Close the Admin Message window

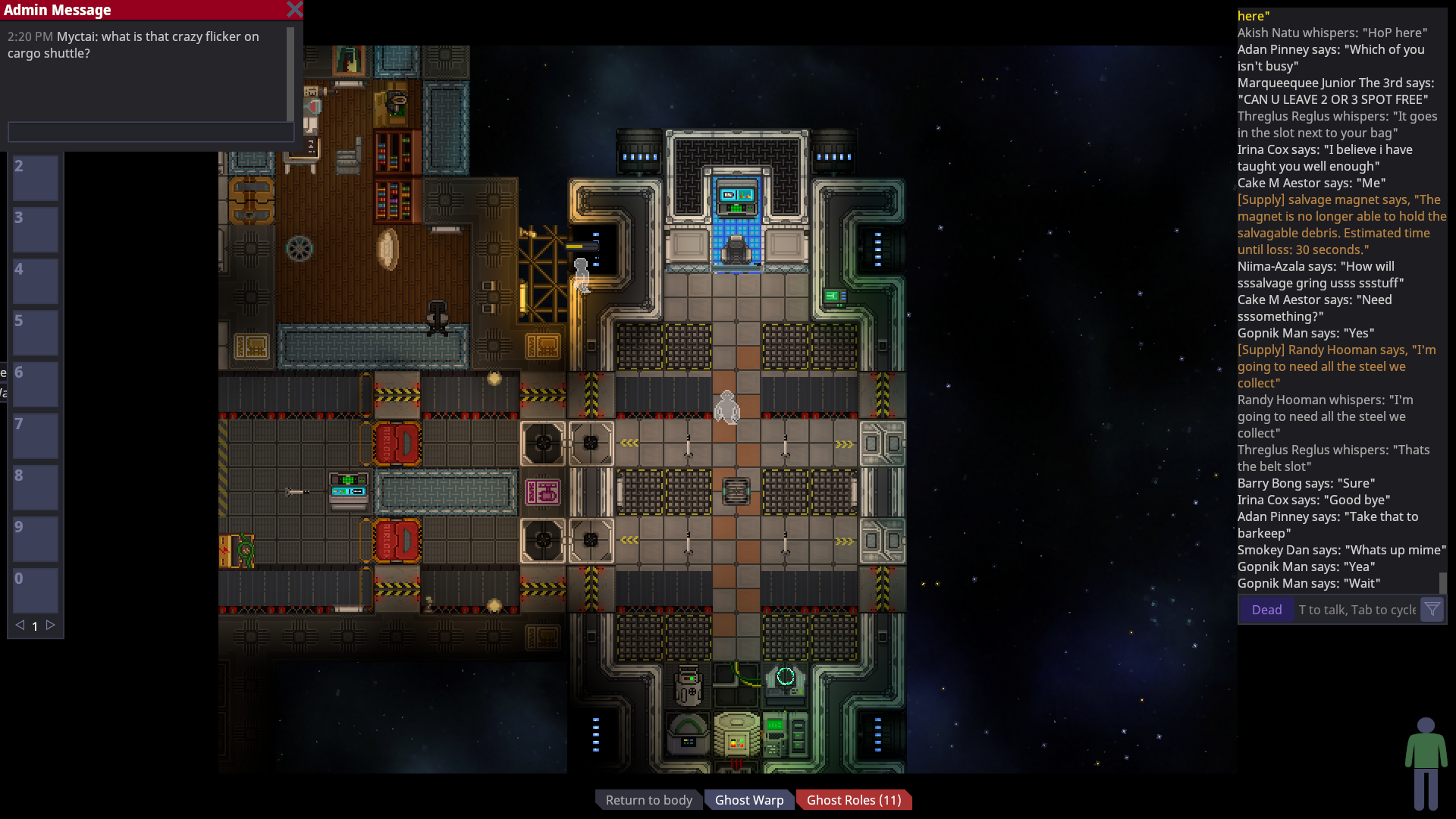click(294, 10)
